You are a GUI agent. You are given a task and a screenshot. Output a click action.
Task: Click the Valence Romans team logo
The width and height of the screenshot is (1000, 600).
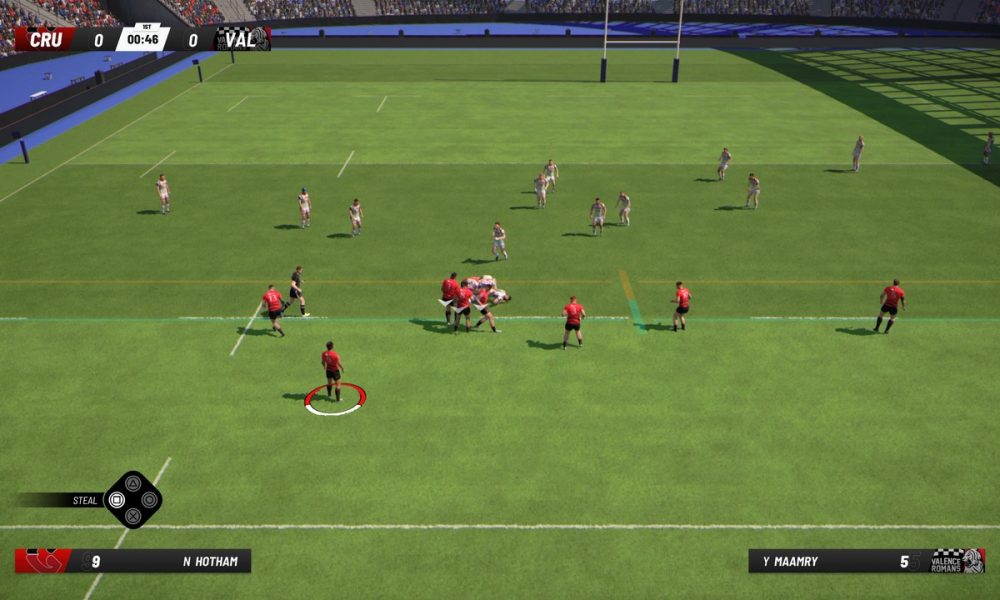(x=958, y=561)
